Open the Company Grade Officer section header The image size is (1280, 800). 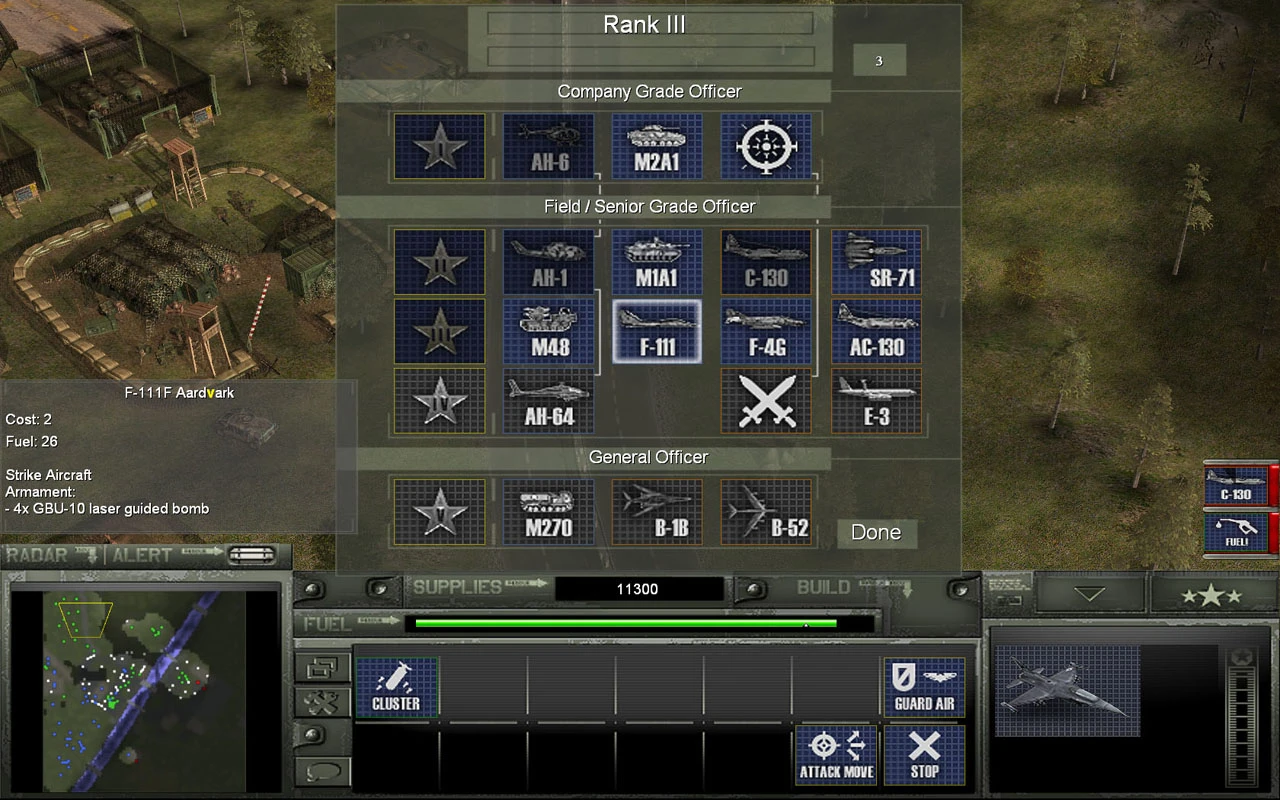tap(648, 91)
